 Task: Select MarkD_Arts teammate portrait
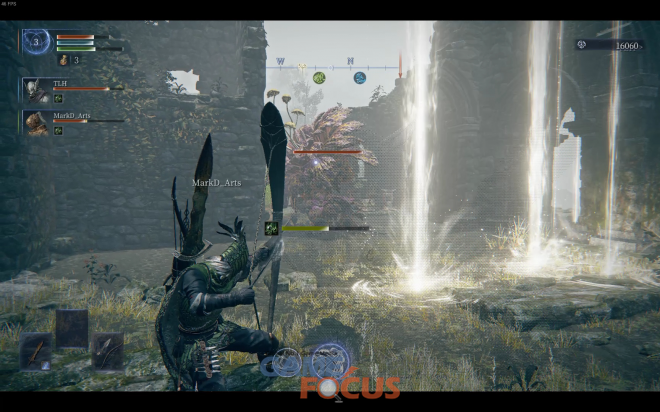[x=36, y=123]
